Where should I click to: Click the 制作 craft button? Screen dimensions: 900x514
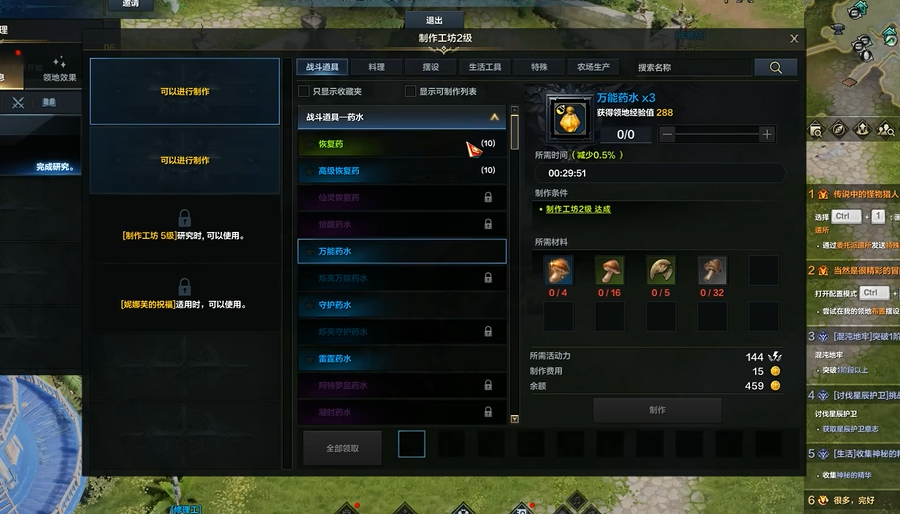tap(657, 410)
